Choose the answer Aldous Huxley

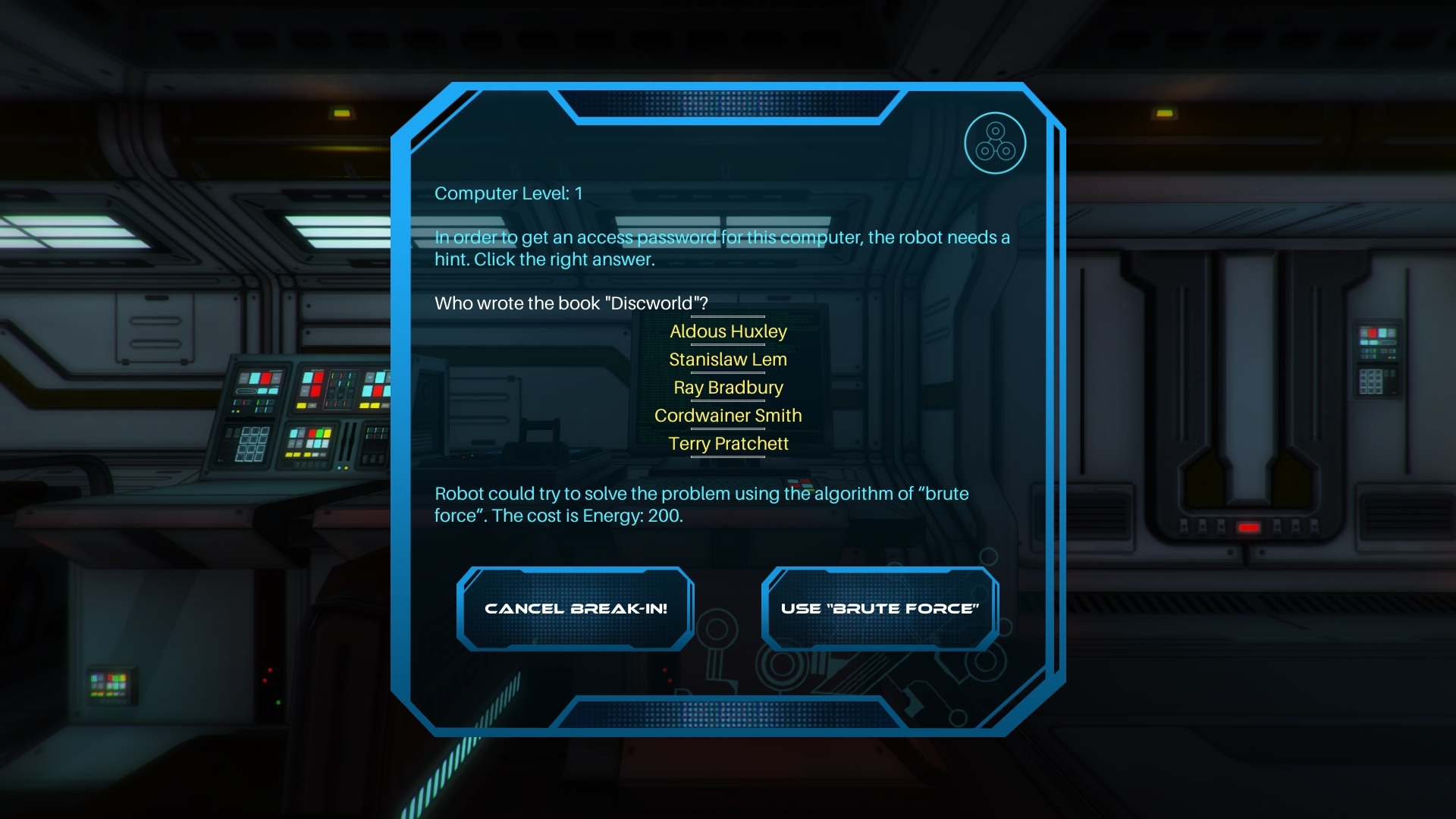click(728, 331)
